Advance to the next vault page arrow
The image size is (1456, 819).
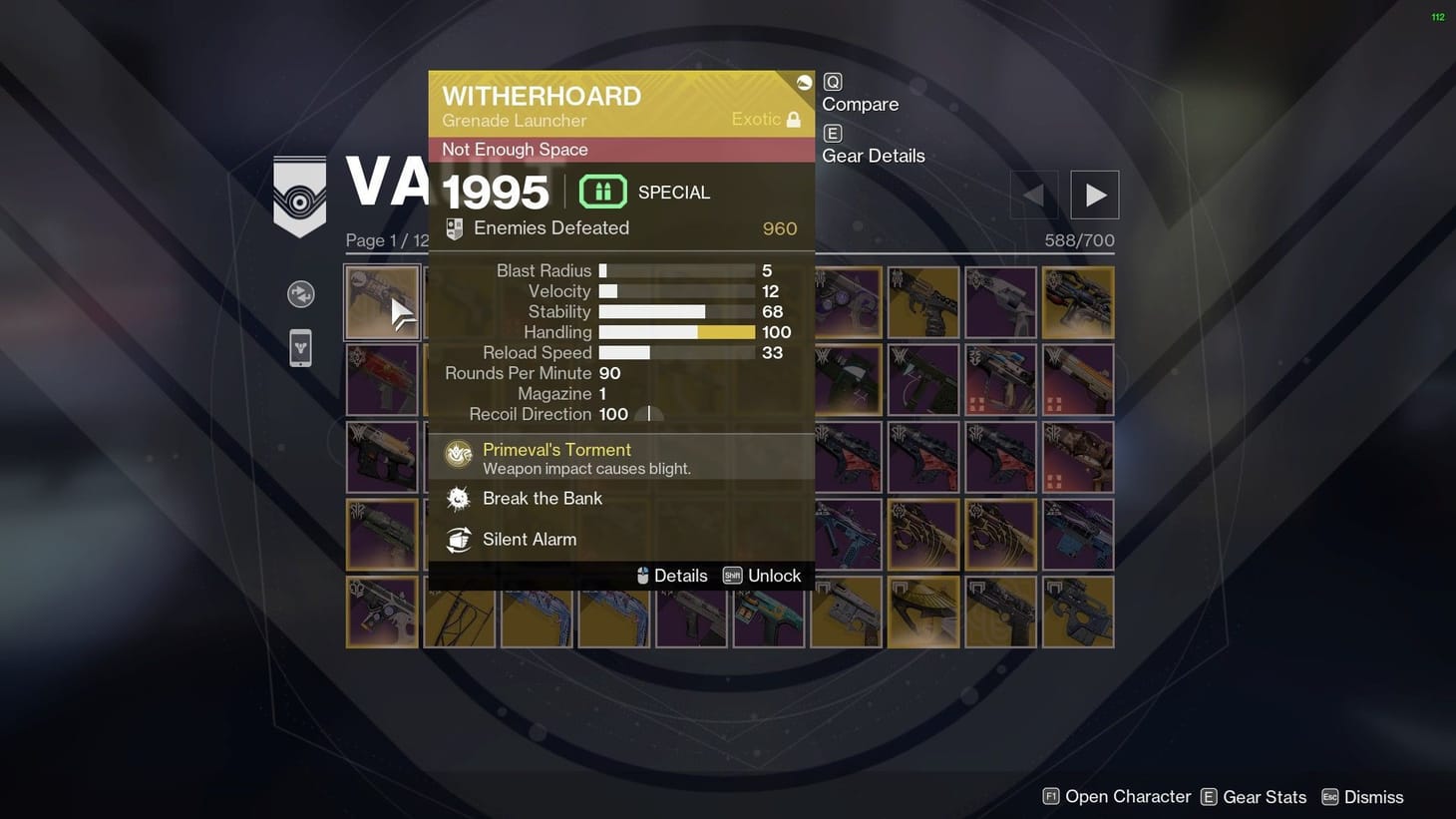(x=1094, y=195)
